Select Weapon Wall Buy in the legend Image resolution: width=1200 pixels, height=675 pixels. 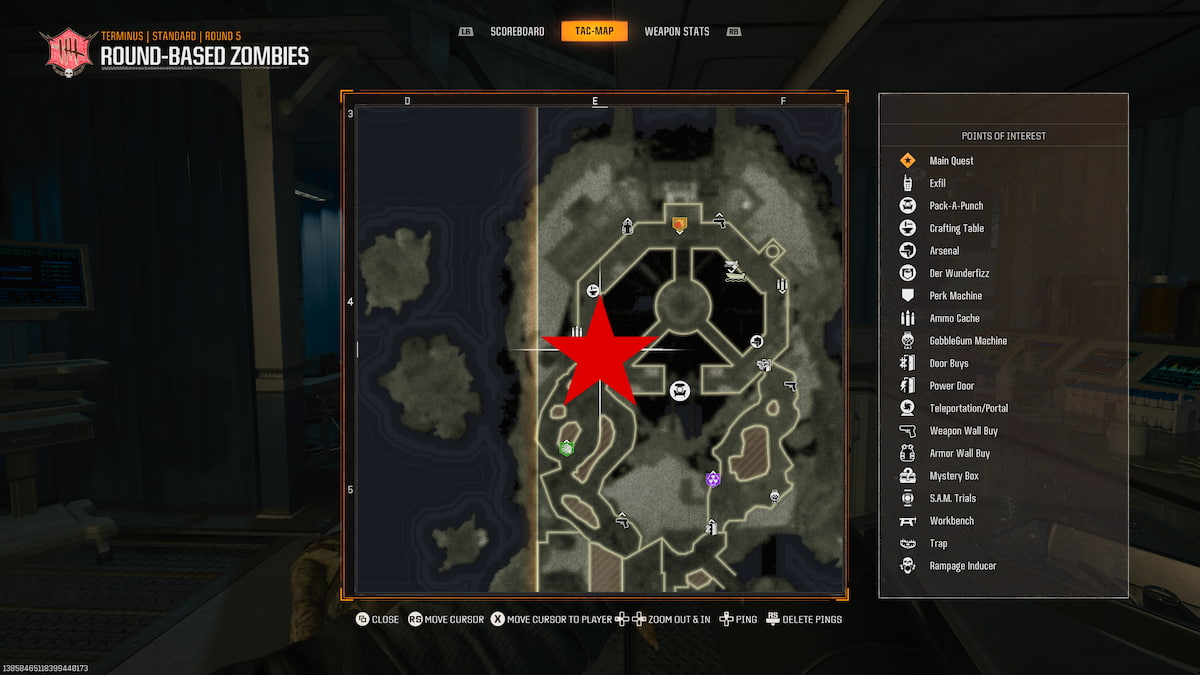pyautogui.click(x=963, y=431)
